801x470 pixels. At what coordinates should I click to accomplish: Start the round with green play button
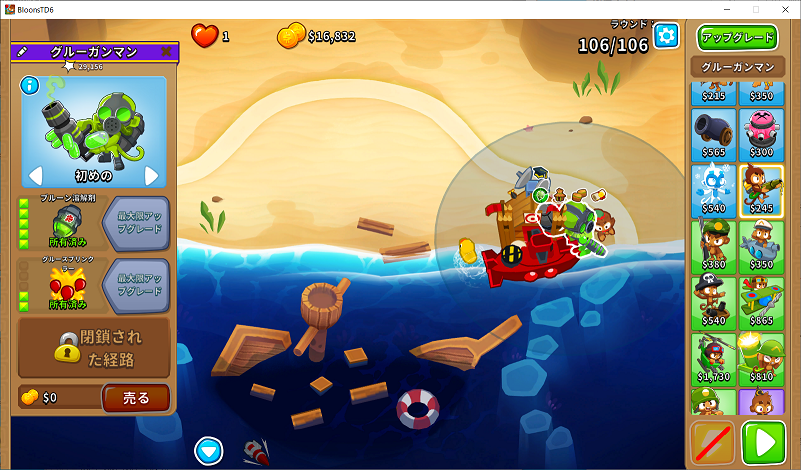pyautogui.click(x=764, y=443)
